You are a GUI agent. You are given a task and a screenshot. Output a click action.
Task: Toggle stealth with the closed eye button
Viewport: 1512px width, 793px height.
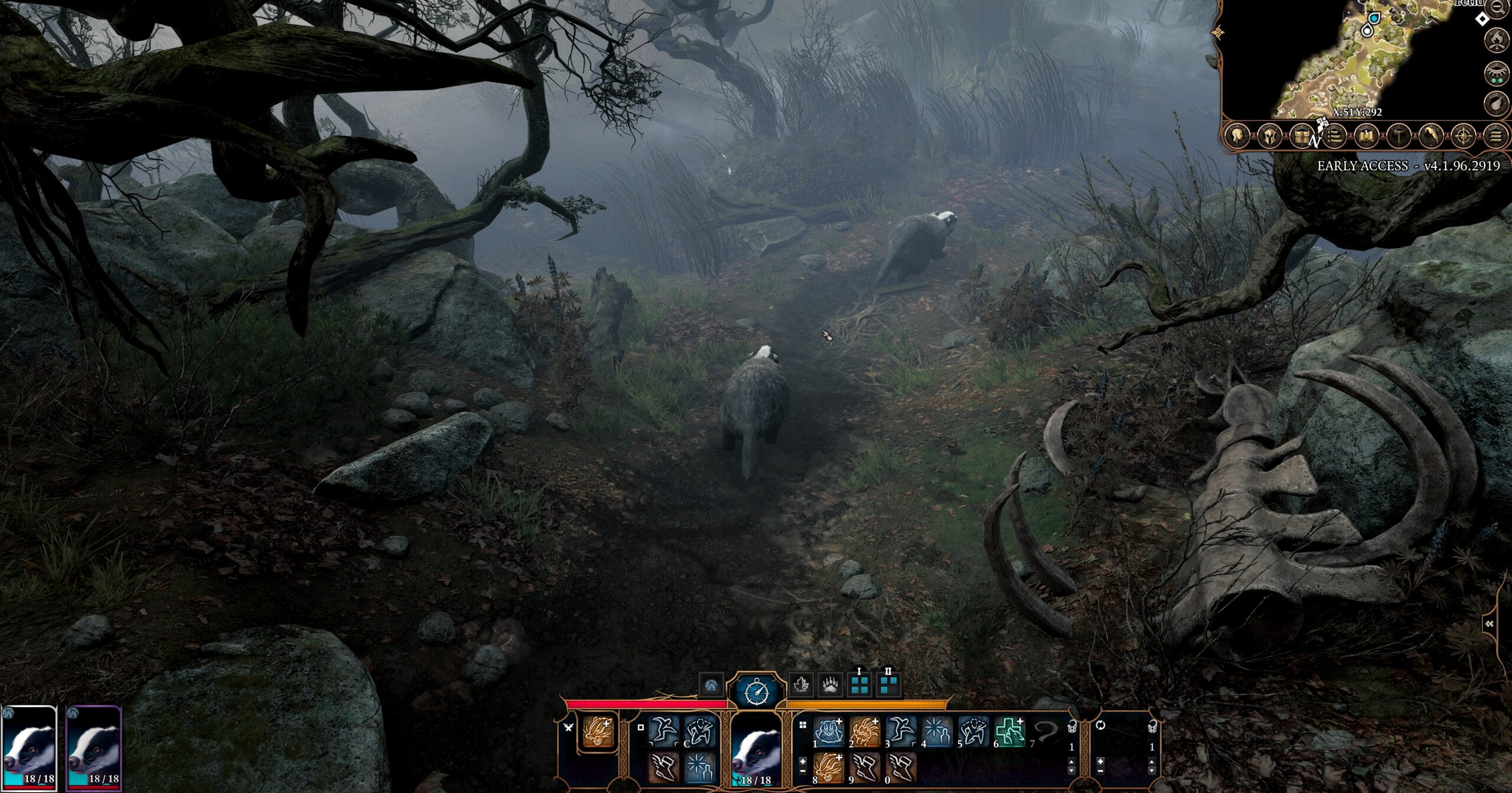pyautogui.click(x=1497, y=73)
